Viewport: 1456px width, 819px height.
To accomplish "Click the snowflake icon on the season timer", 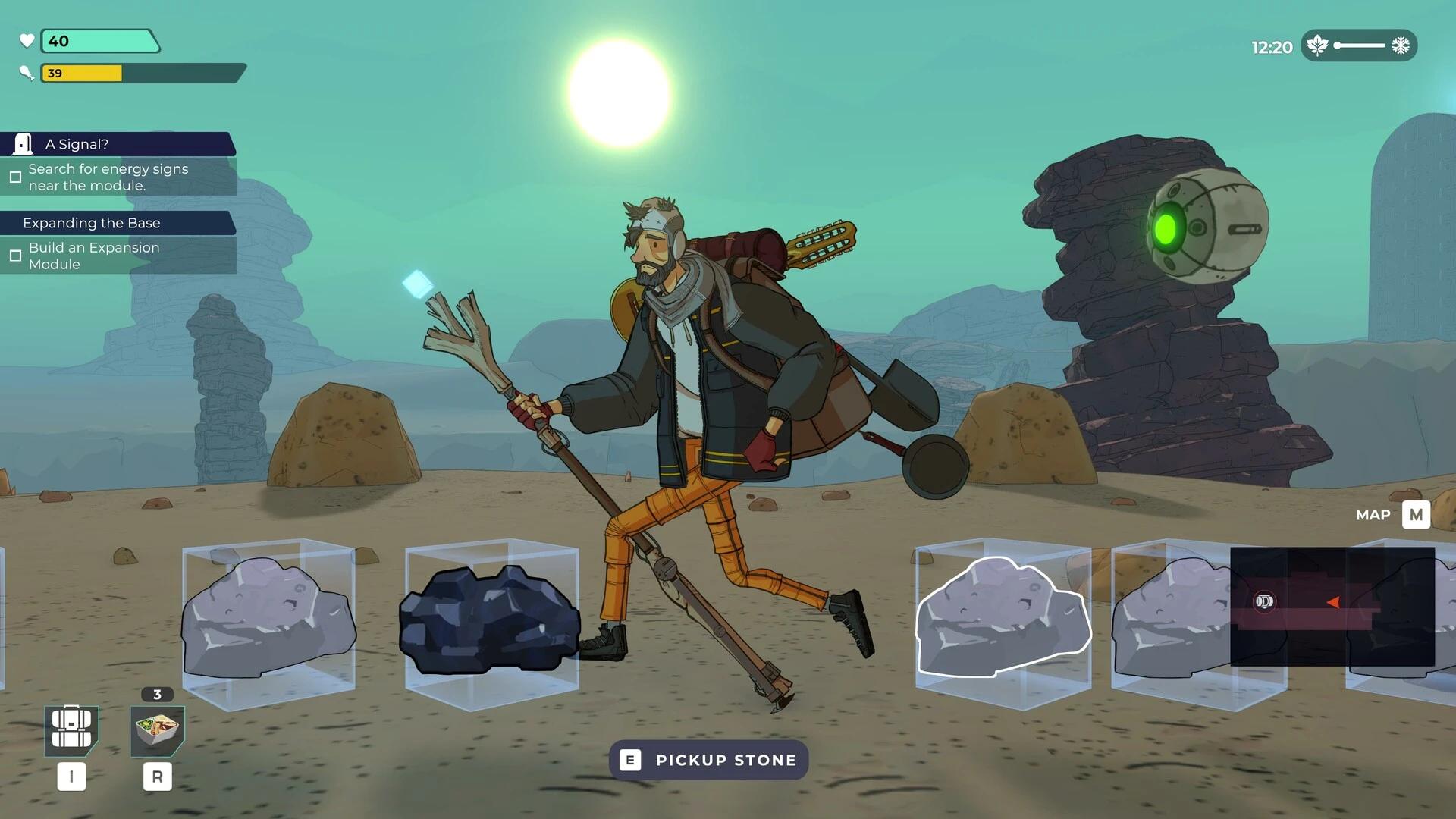I will coord(1401,45).
